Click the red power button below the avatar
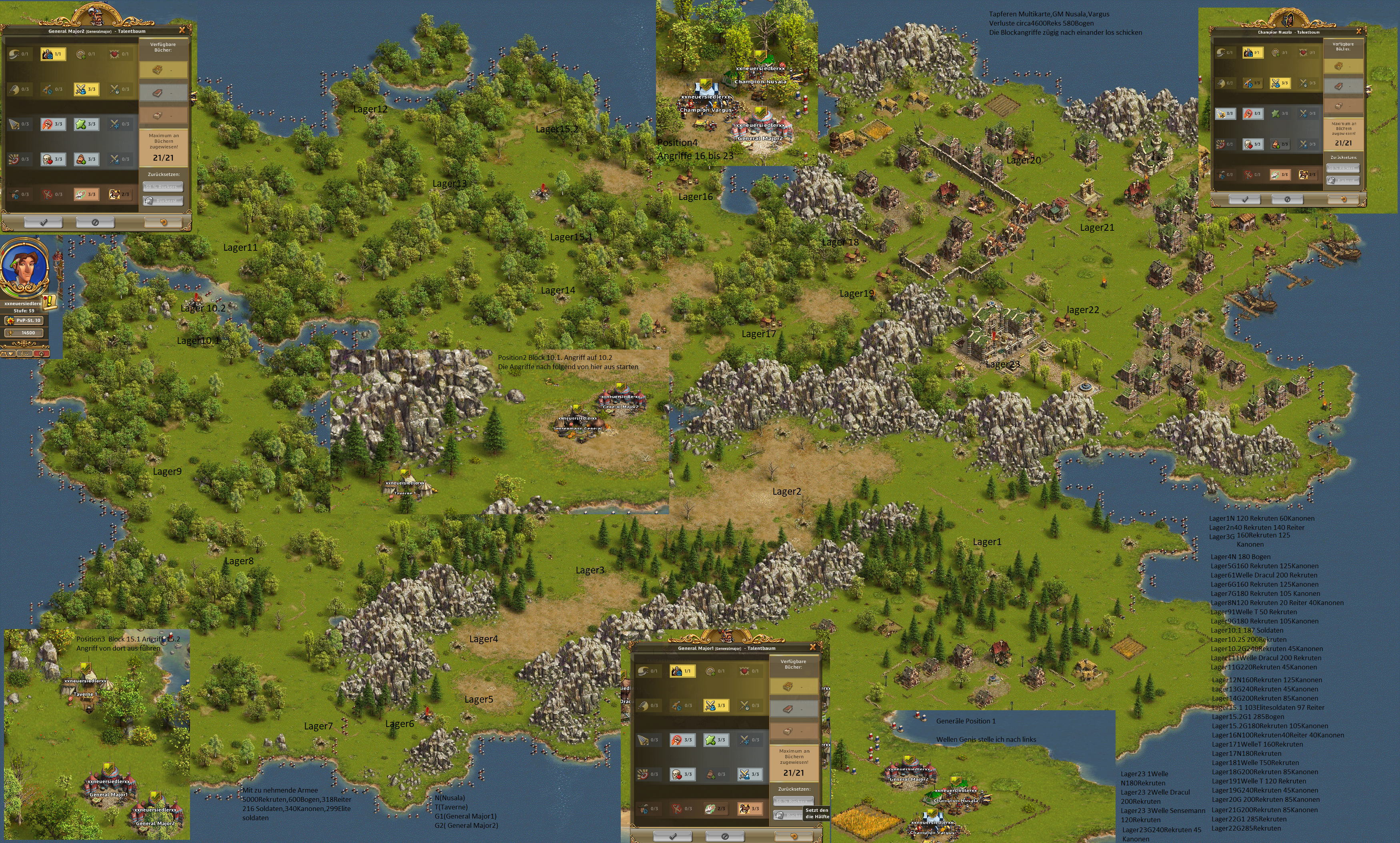Image resolution: width=1400 pixels, height=843 pixels. click(x=42, y=354)
